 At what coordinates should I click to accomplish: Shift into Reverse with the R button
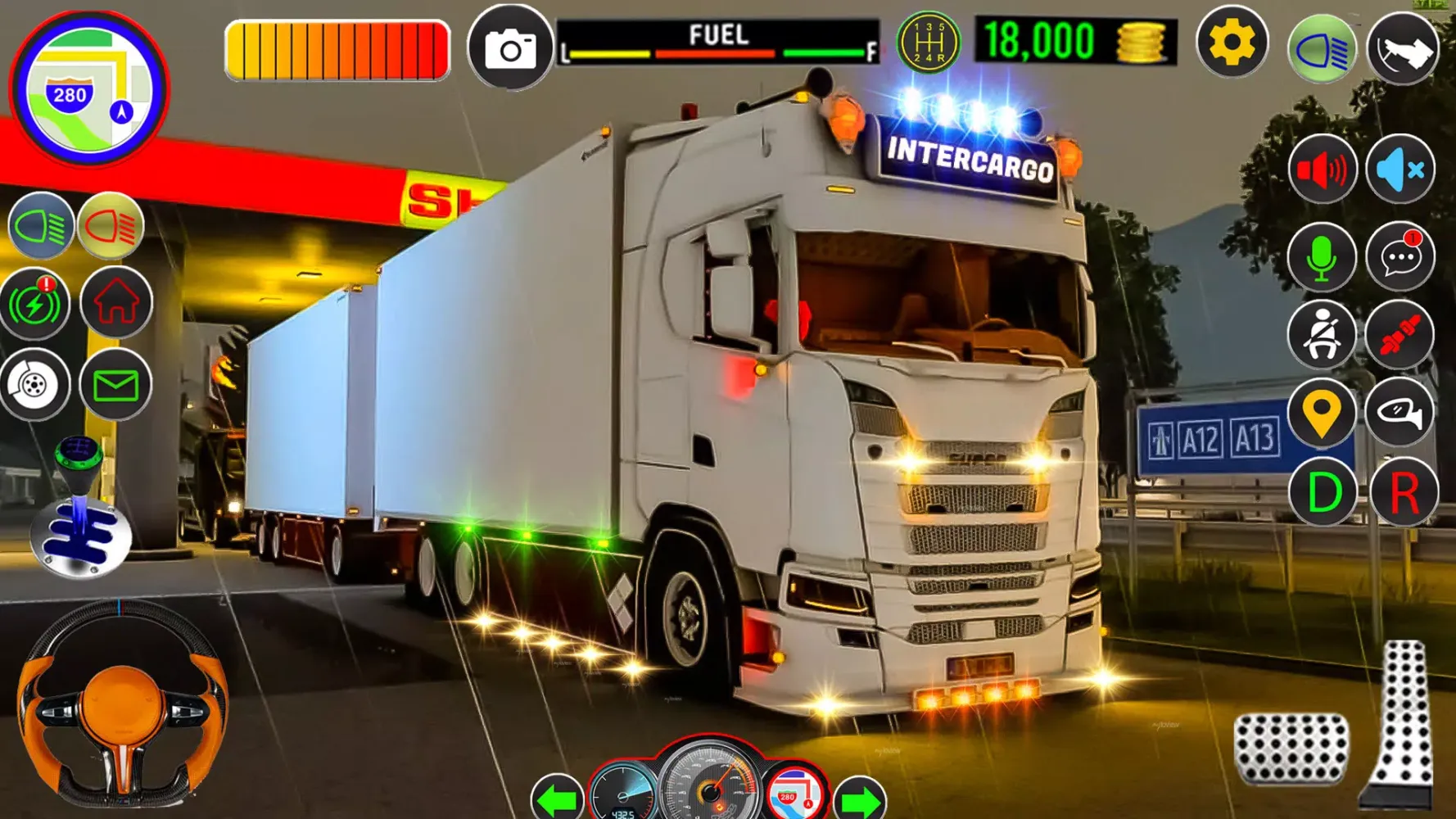[x=1404, y=493]
